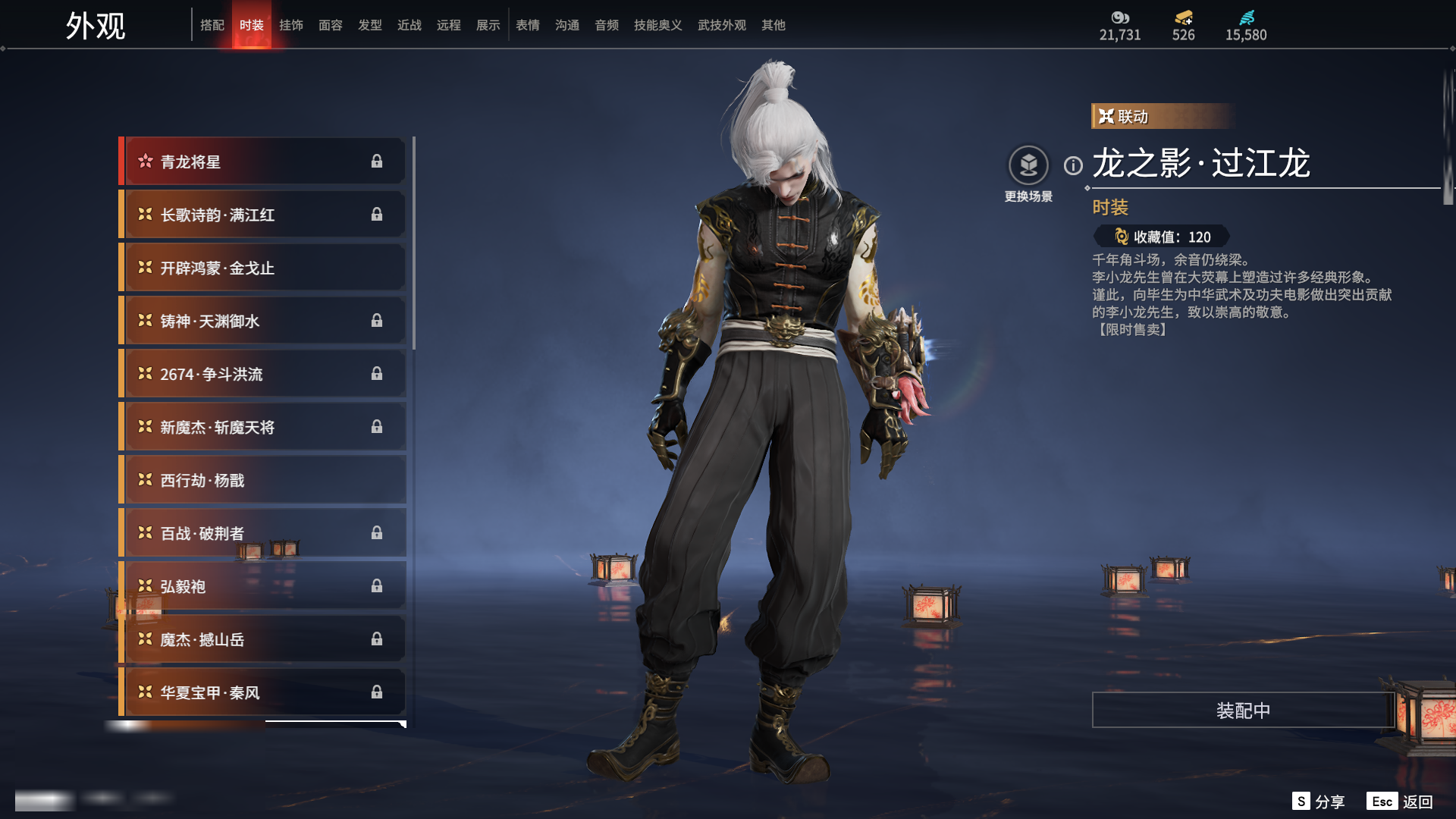The image size is (1456, 819).
Task: Pick the 西行劫·杨戬 outfit
Action: (262, 480)
